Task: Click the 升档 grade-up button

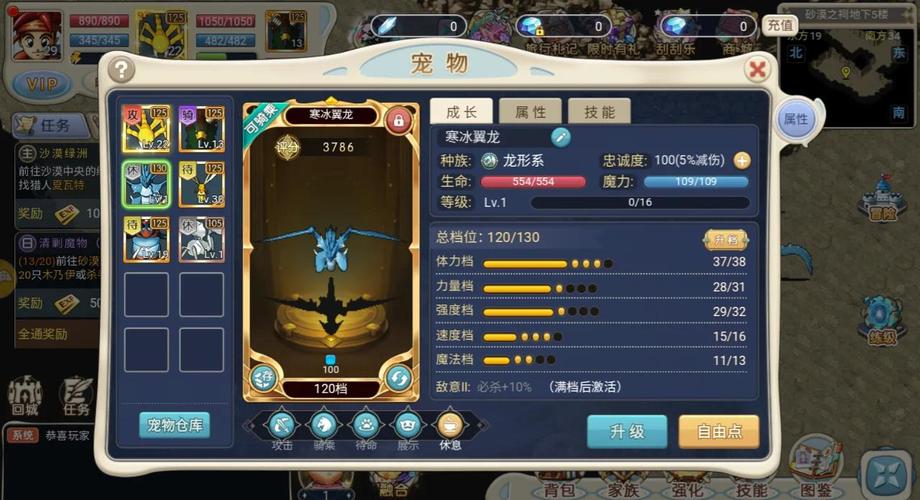Action: tap(725, 239)
